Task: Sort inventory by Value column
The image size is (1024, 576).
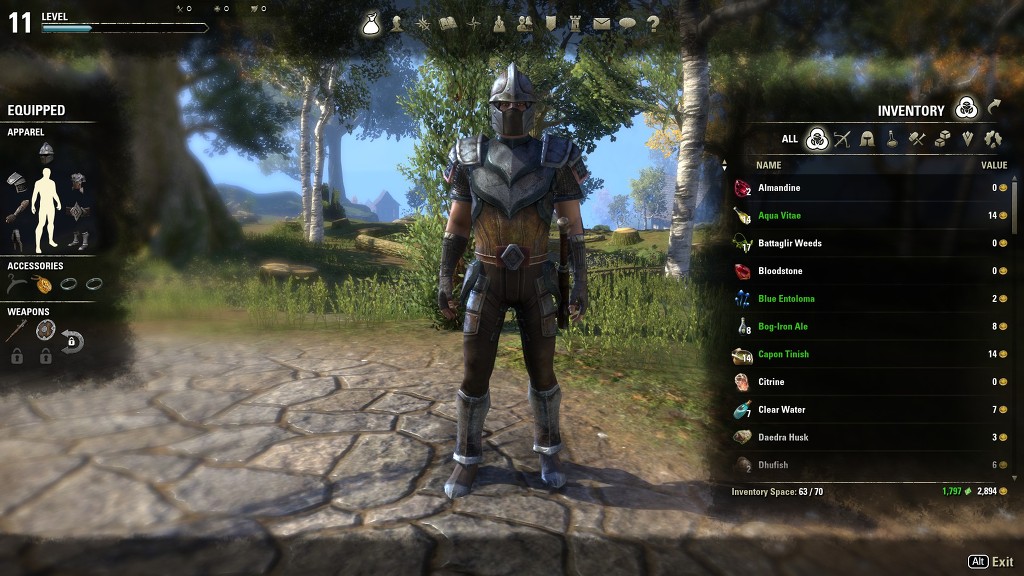Action: (x=994, y=165)
